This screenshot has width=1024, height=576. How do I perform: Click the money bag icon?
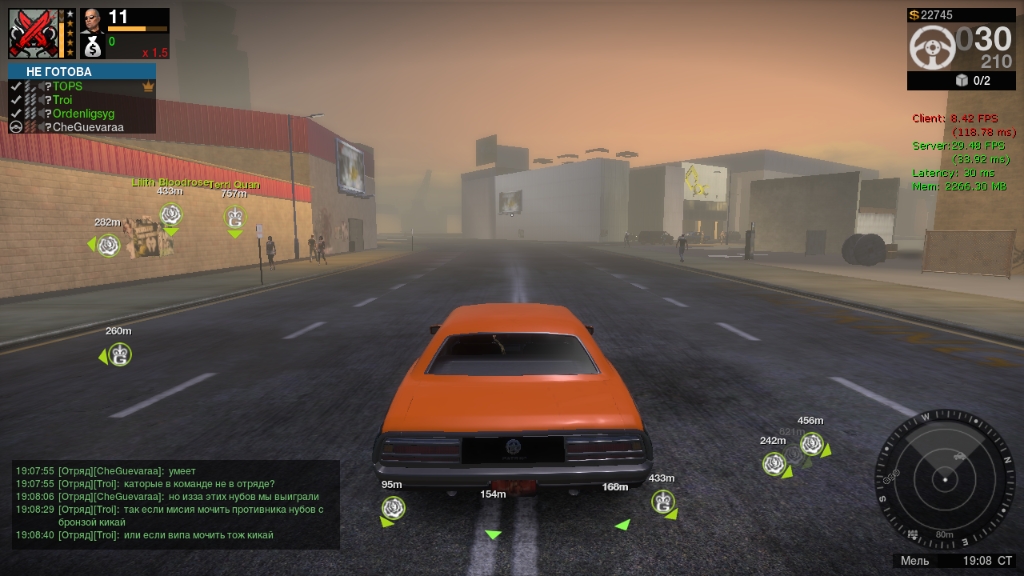pos(92,46)
